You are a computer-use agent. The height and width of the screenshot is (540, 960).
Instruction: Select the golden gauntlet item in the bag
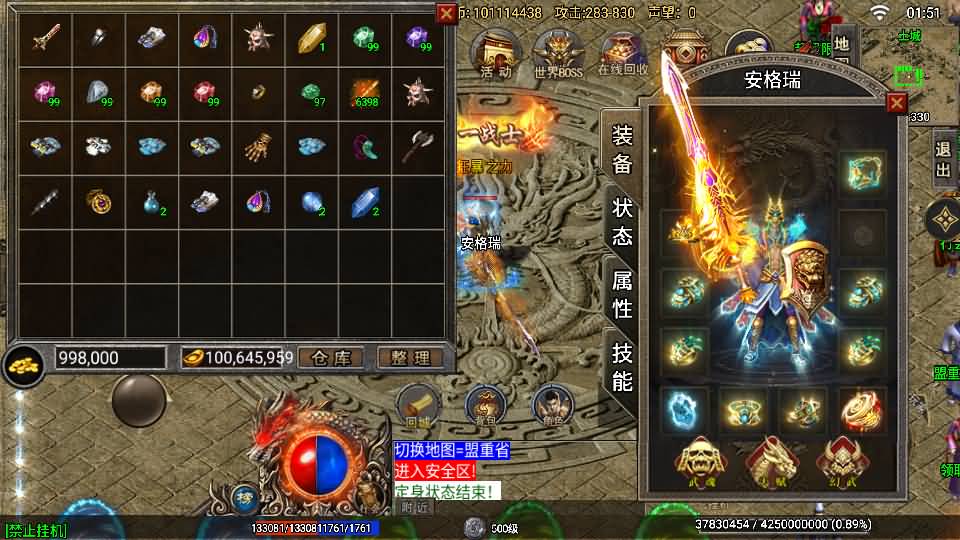coord(258,147)
